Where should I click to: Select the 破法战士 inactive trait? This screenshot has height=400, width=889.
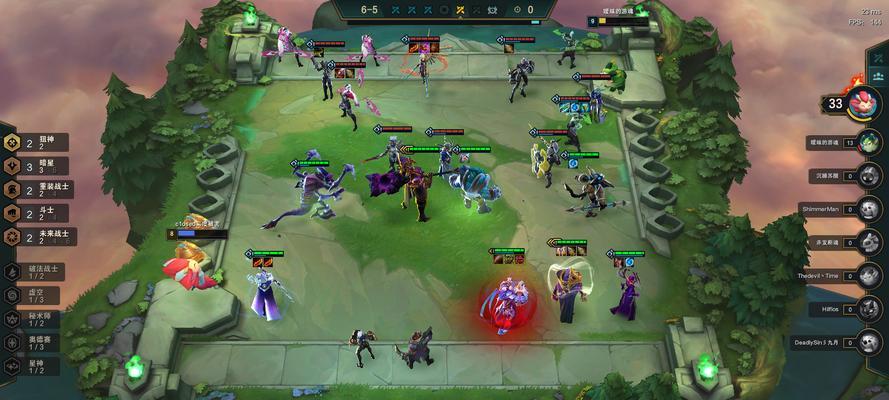(x=30, y=272)
